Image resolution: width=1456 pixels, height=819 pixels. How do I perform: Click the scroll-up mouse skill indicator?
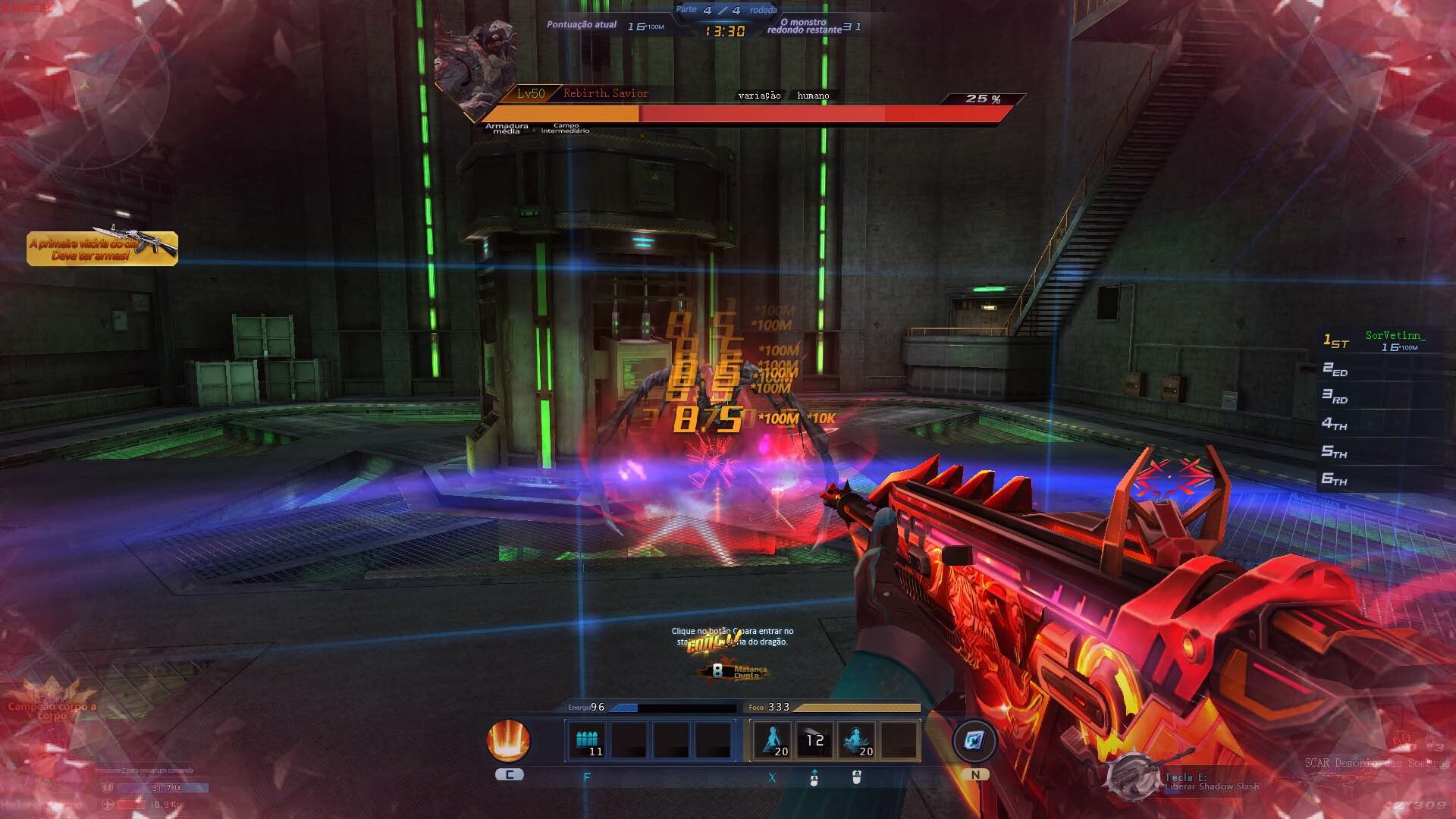click(x=814, y=777)
